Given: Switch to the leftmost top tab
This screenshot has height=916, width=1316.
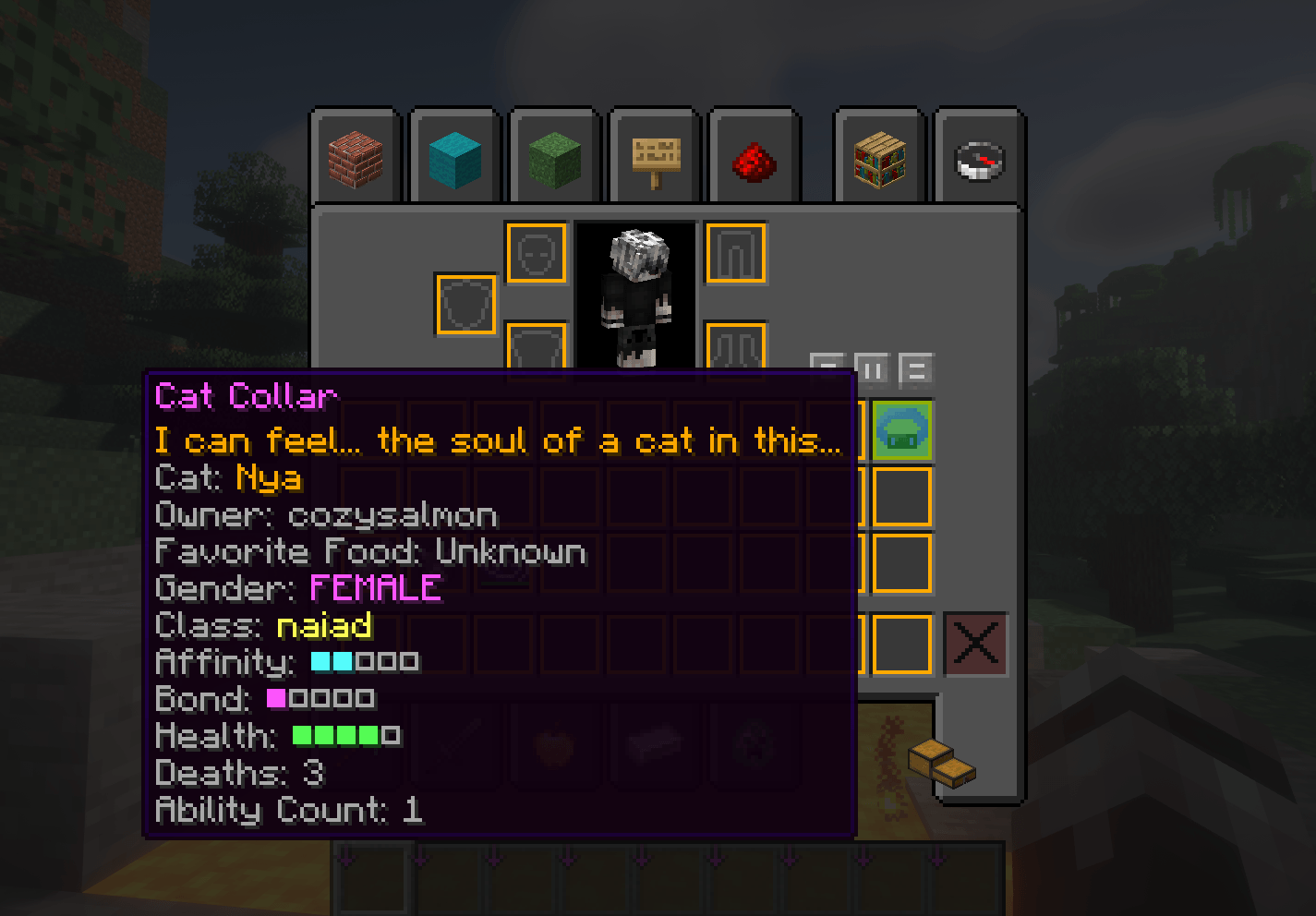Looking at the screenshot, I should pos(356,157).
